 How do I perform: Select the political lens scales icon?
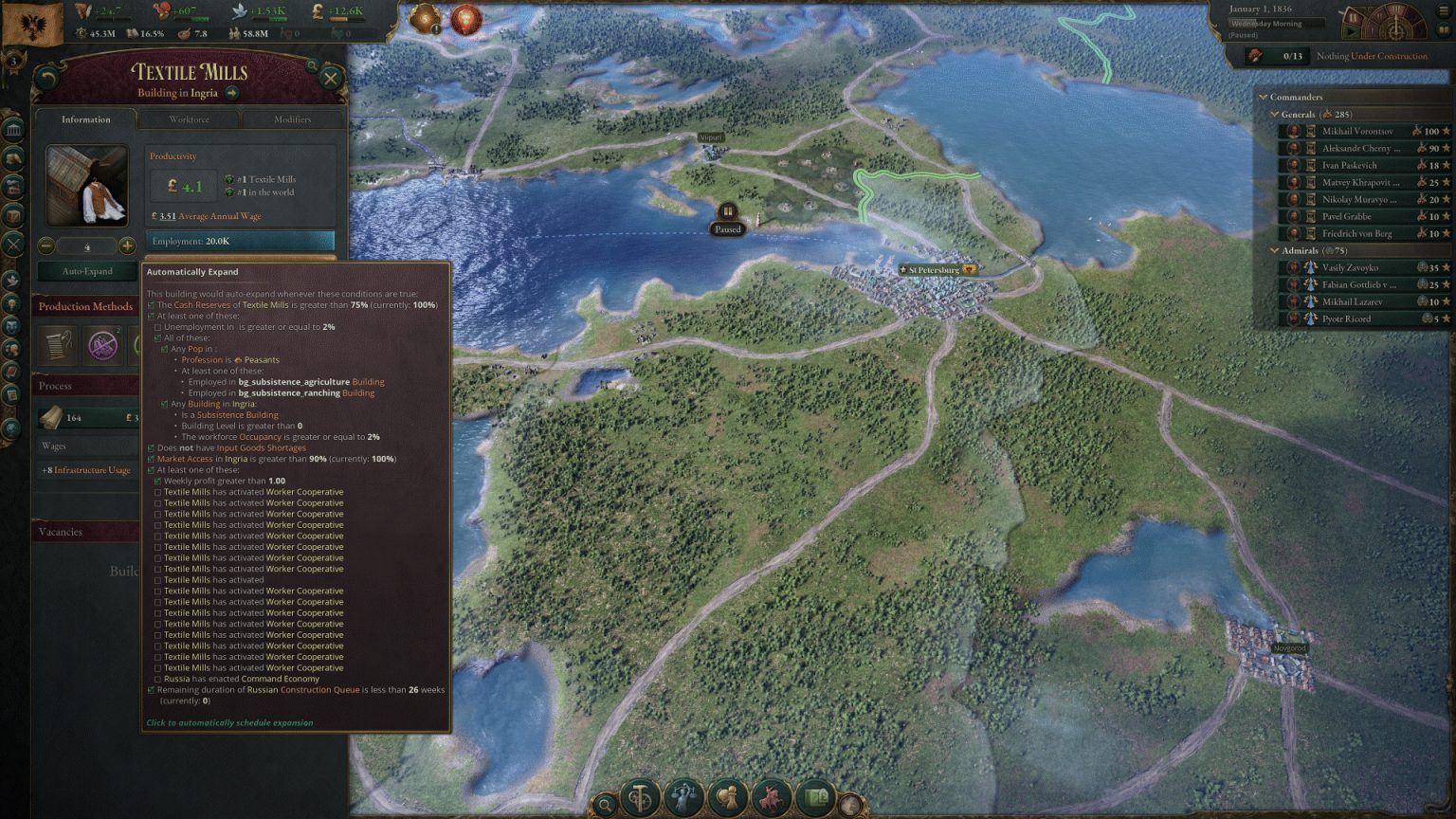click(x=682, y=799)
